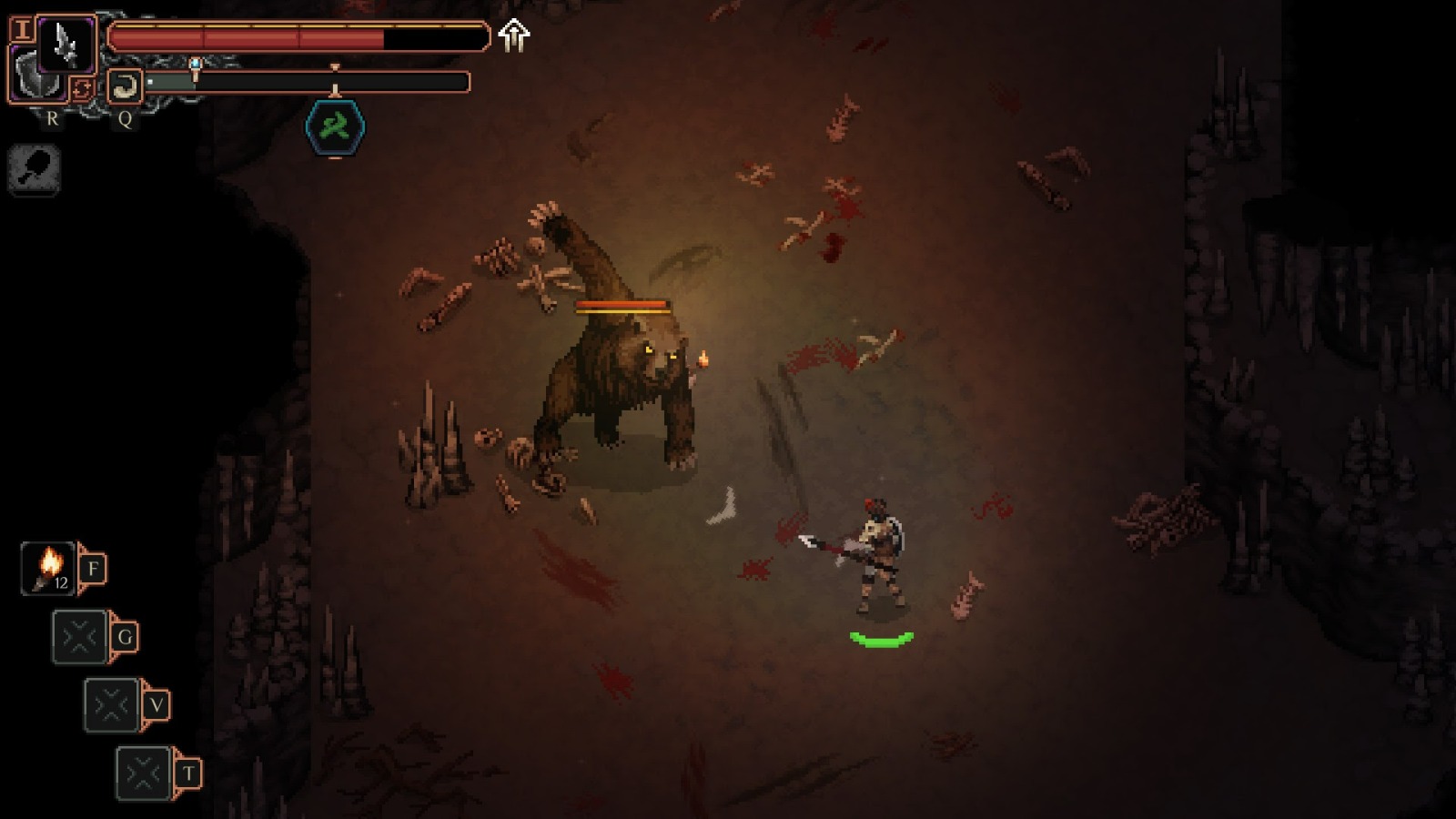Click the weapon set I indicator
Image resolution: width=1456 pixels, height=819 pixels.
coord(21,29)
